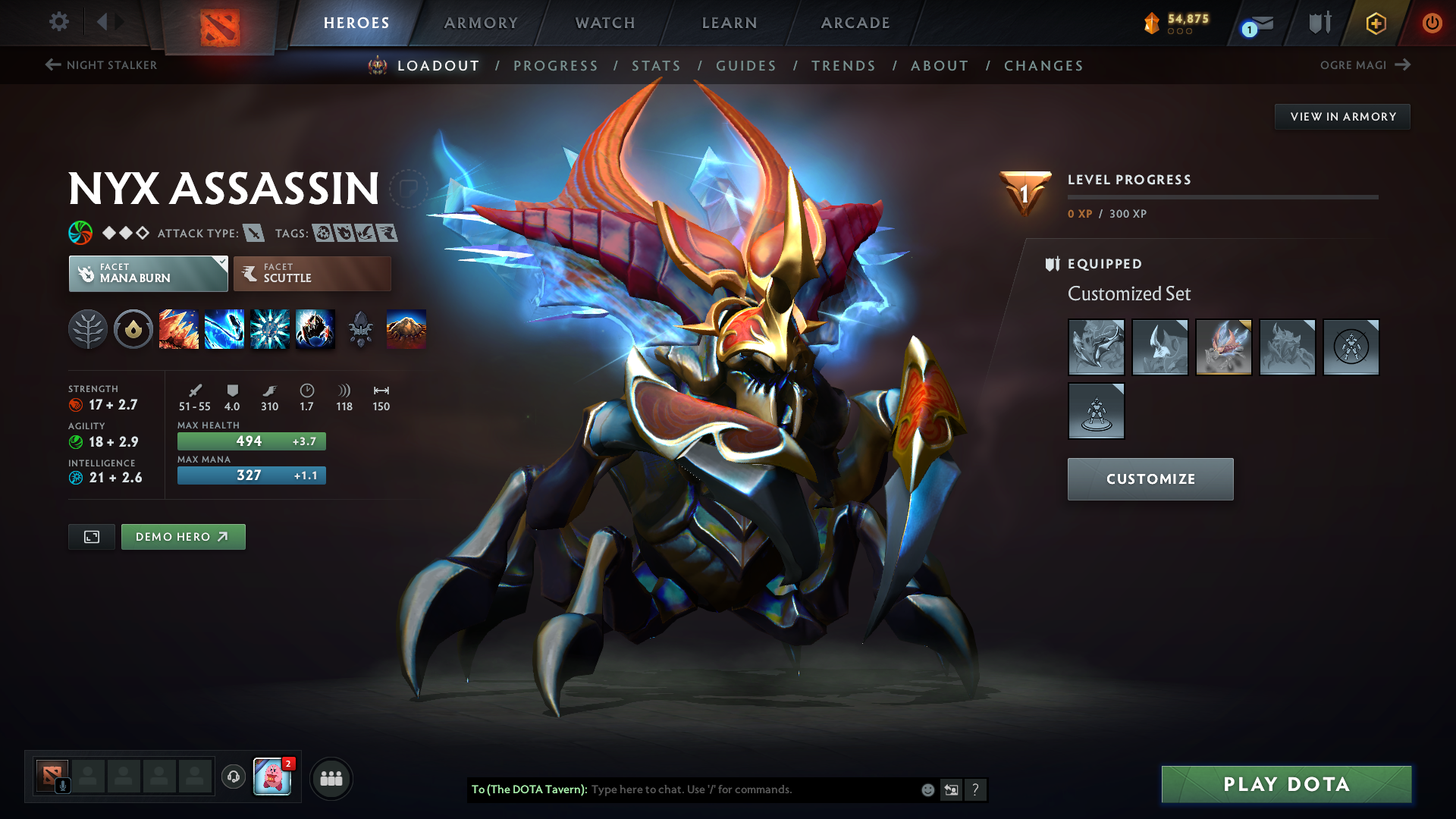The width and height of the screenshot is (1456, 819).
Task: Click the PLAY DOTA button
Action: coord(1285,784)
